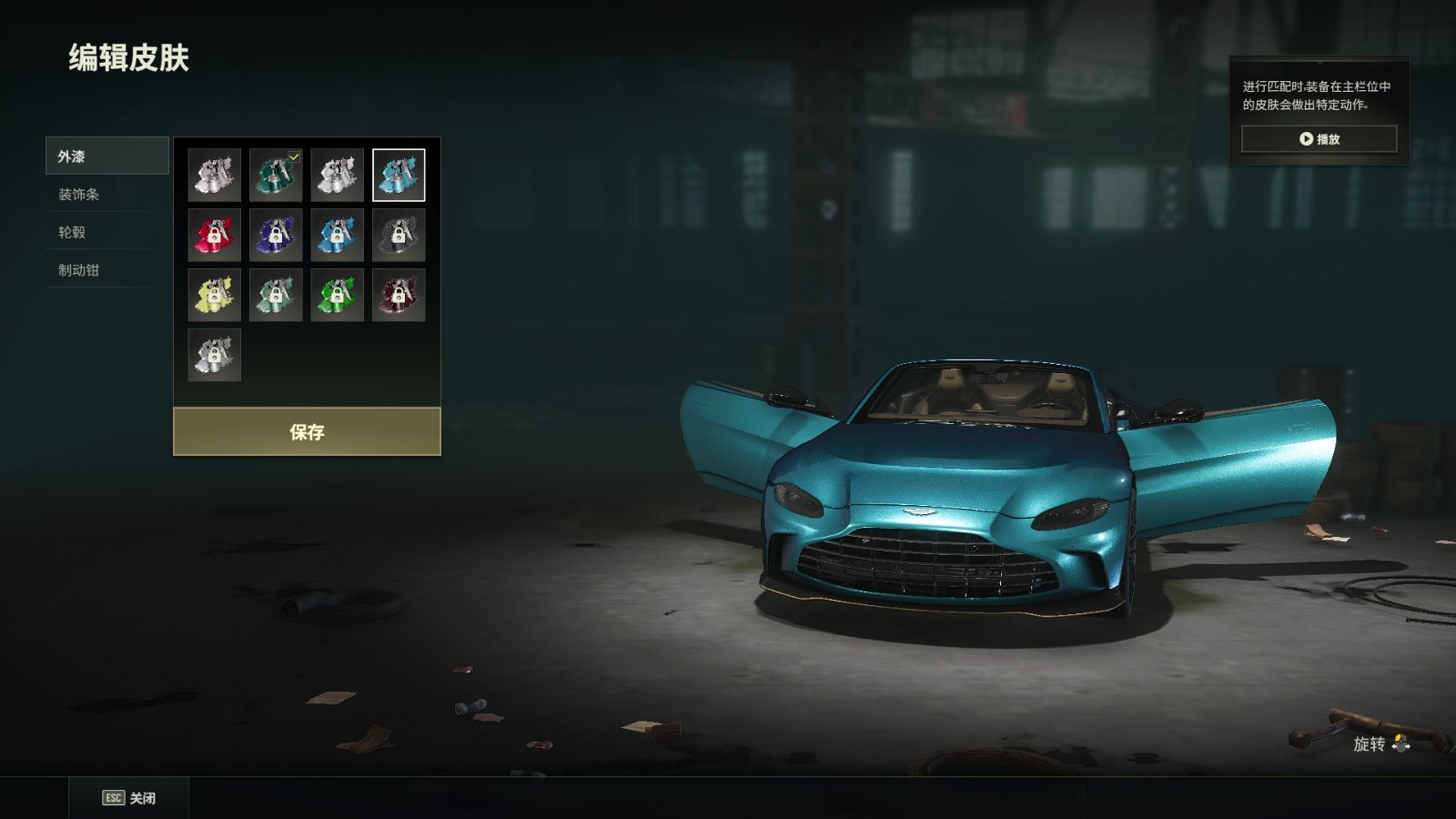Select the locked silver paint swatch
This screenshot has width=1456, height=819.
(215, 355)
